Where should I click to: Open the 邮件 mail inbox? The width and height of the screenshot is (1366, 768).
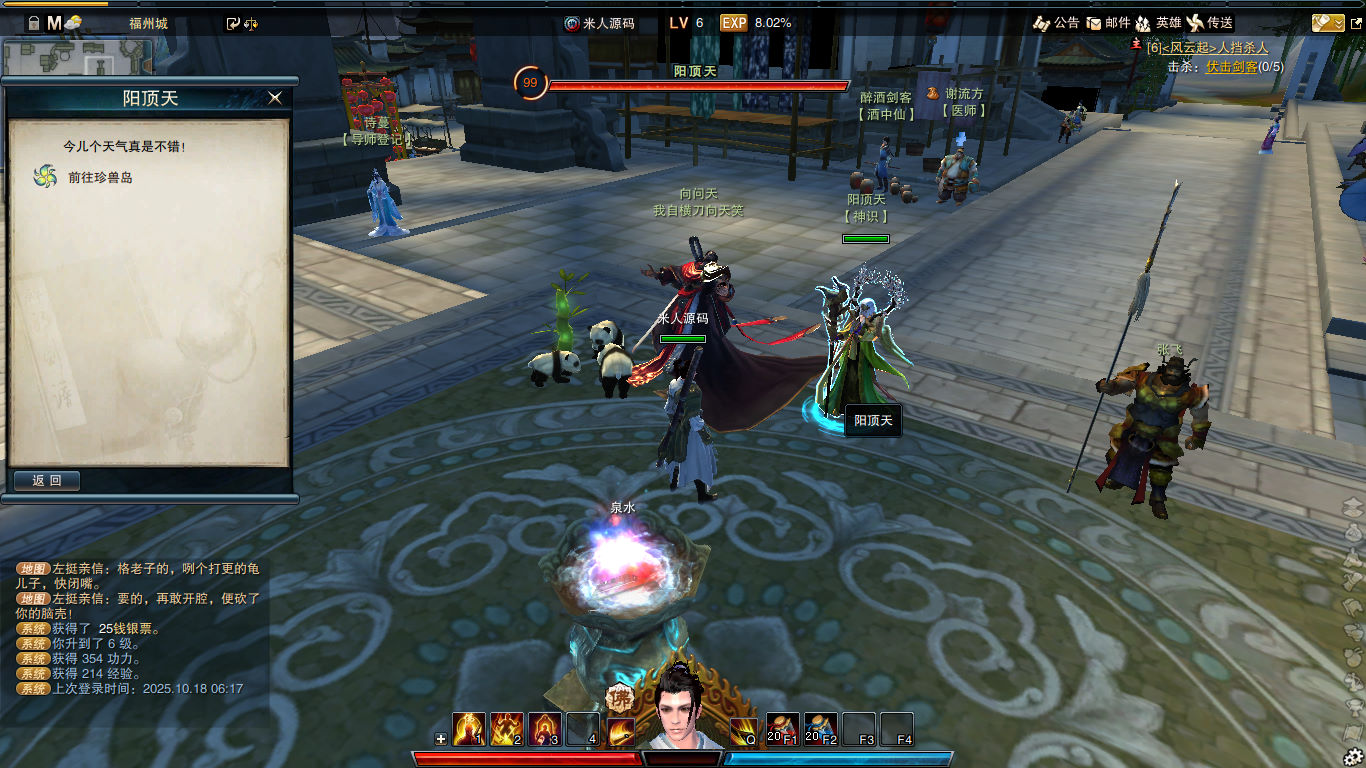(1108, 23)
